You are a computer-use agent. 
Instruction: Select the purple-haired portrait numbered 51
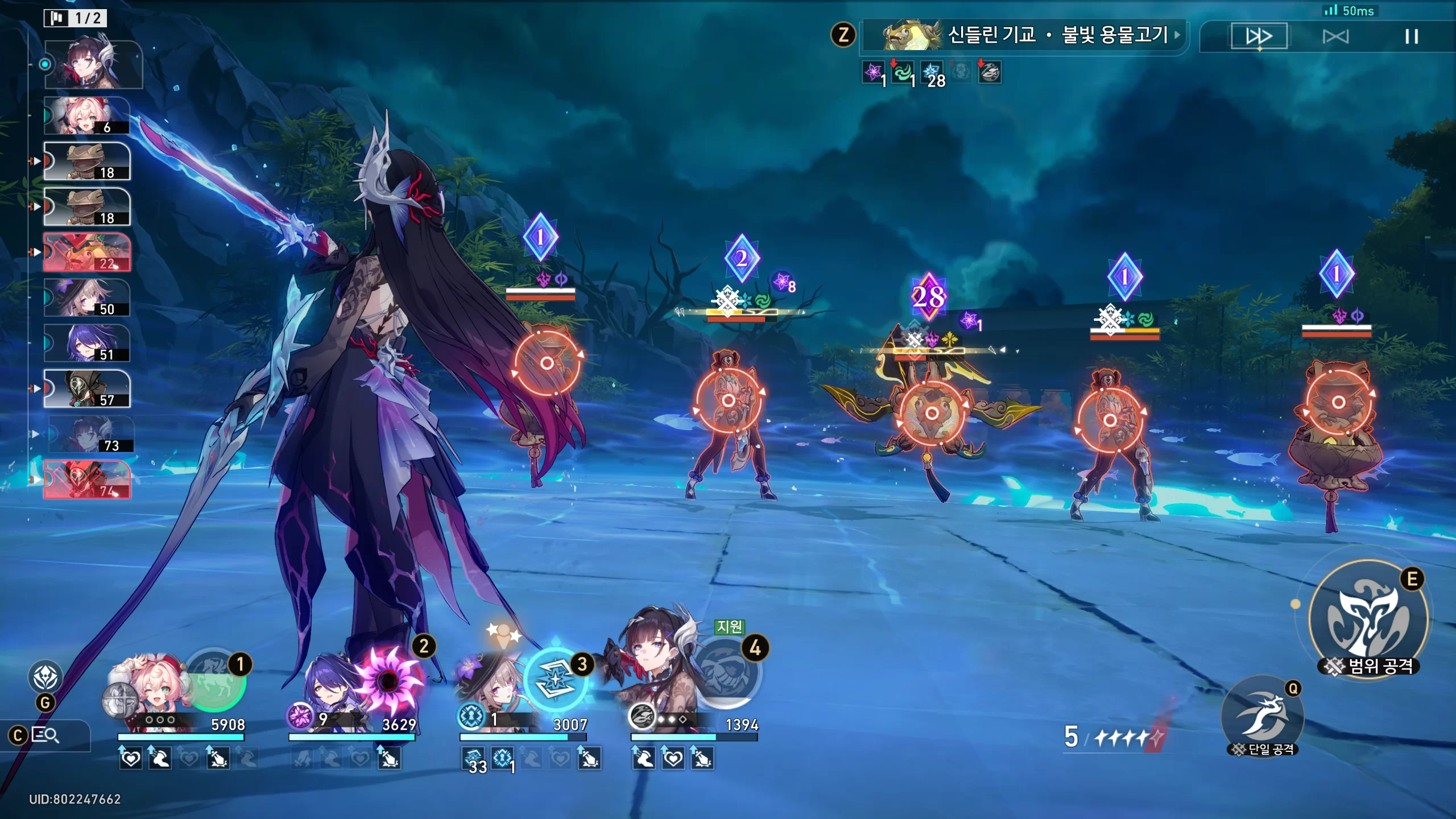tap(87, 343)
